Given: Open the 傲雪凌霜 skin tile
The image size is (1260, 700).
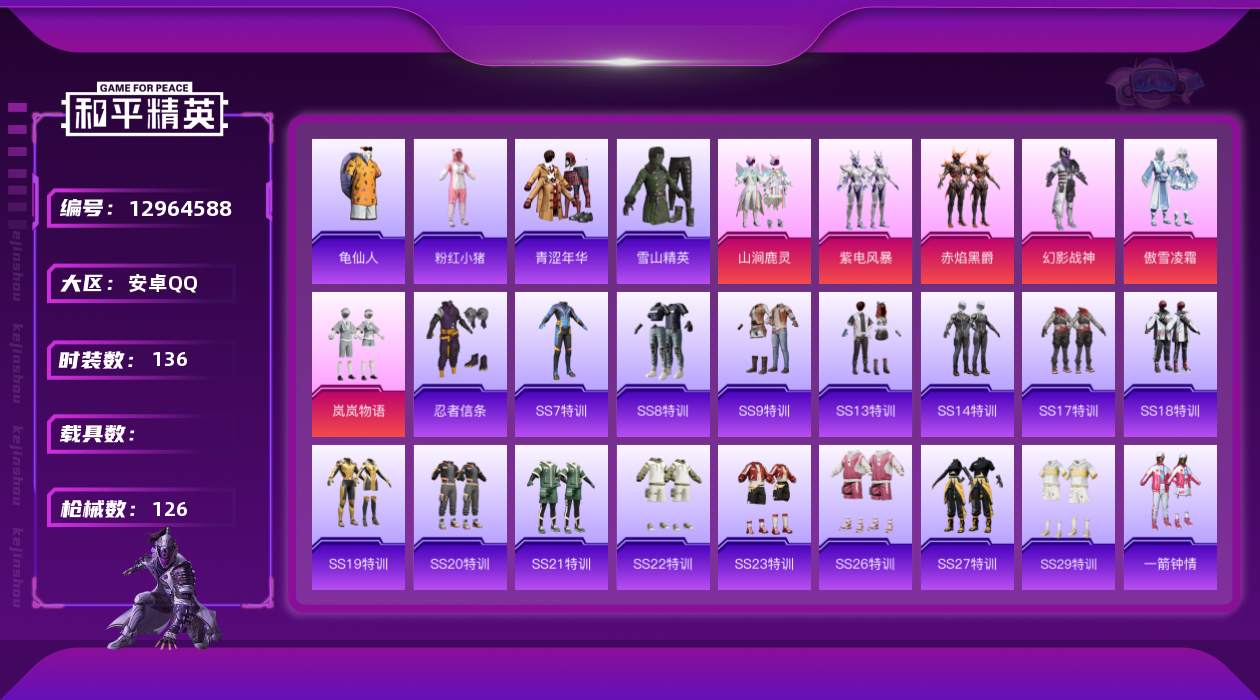Looking at the screenshot, I should 1170,210.
